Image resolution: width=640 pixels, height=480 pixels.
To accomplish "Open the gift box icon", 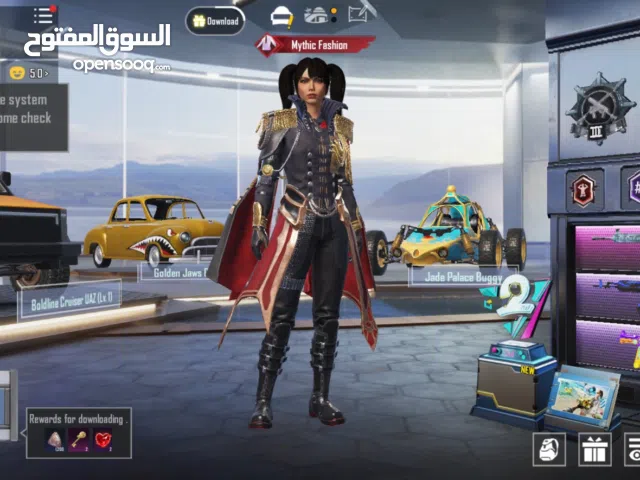I will 594,449.
